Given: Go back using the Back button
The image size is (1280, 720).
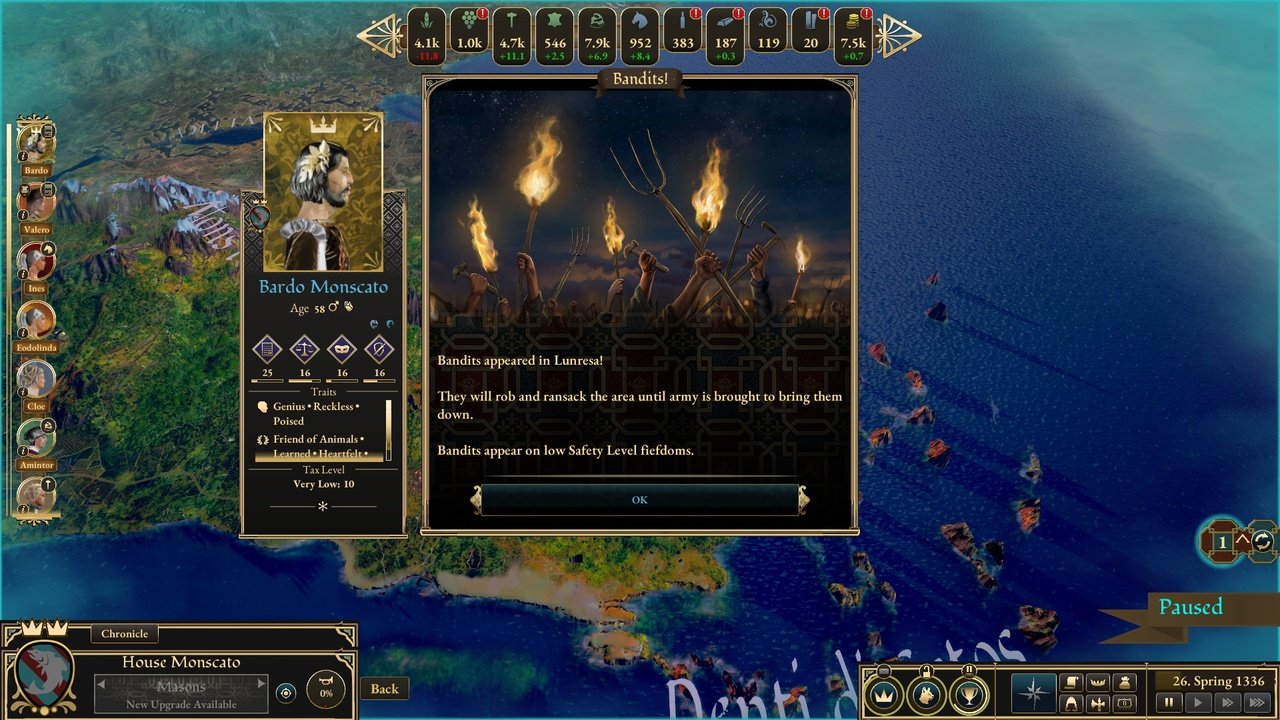Looking at the screenshot, I should 384,688.
